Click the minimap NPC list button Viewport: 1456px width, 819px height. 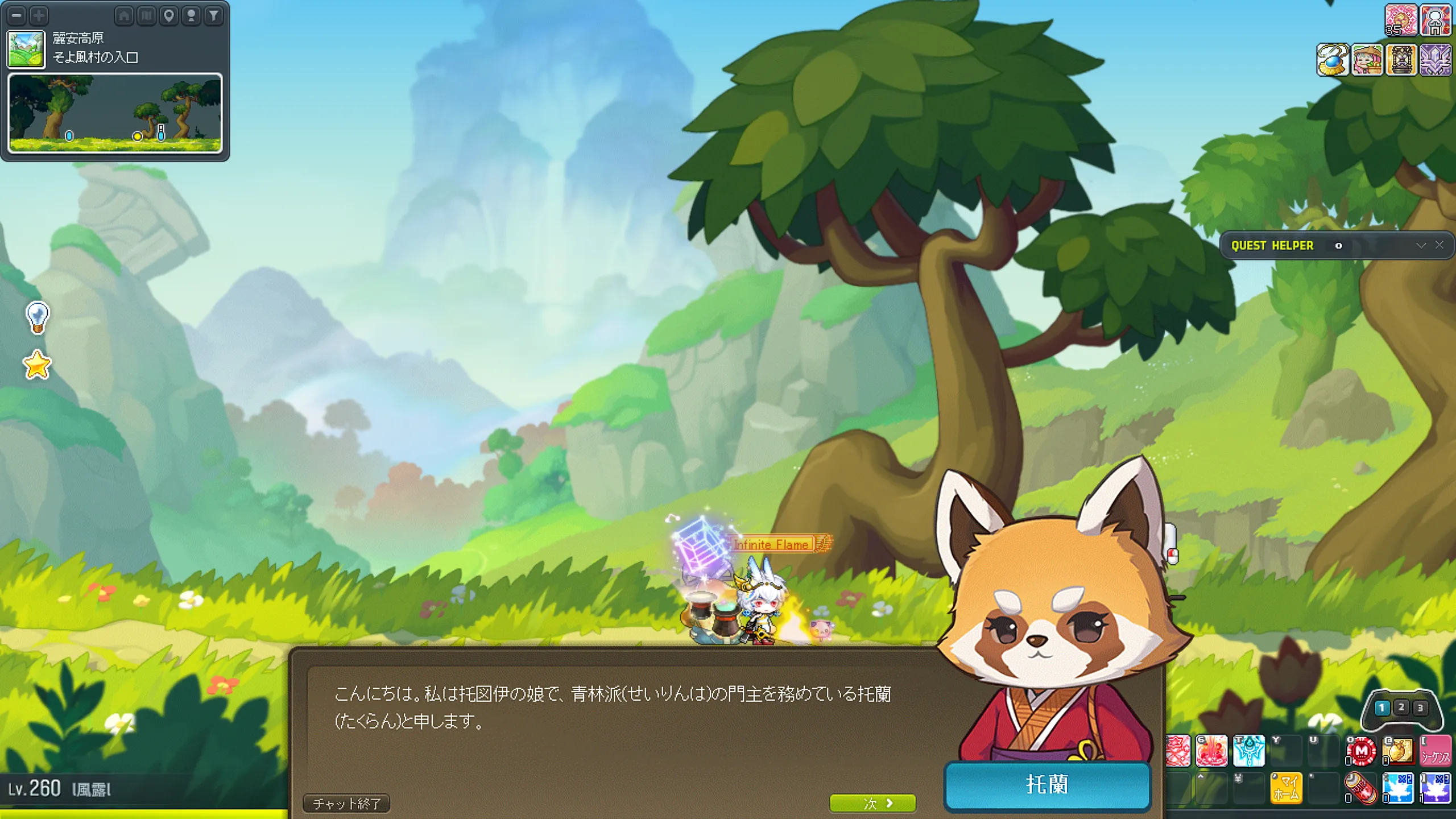pyautogui.click(x=192, y=15)
